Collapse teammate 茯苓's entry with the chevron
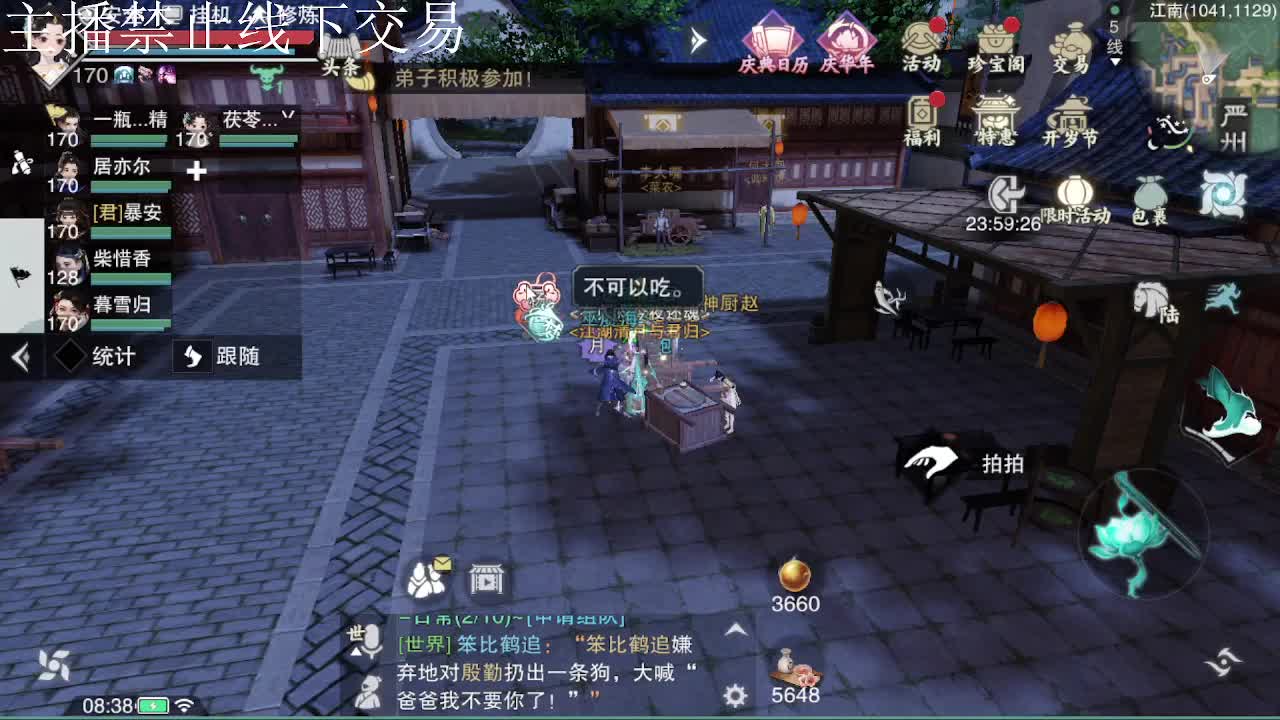Image resolution: width=1280 pixels, height=720 pixels. [x=289, y=115]
